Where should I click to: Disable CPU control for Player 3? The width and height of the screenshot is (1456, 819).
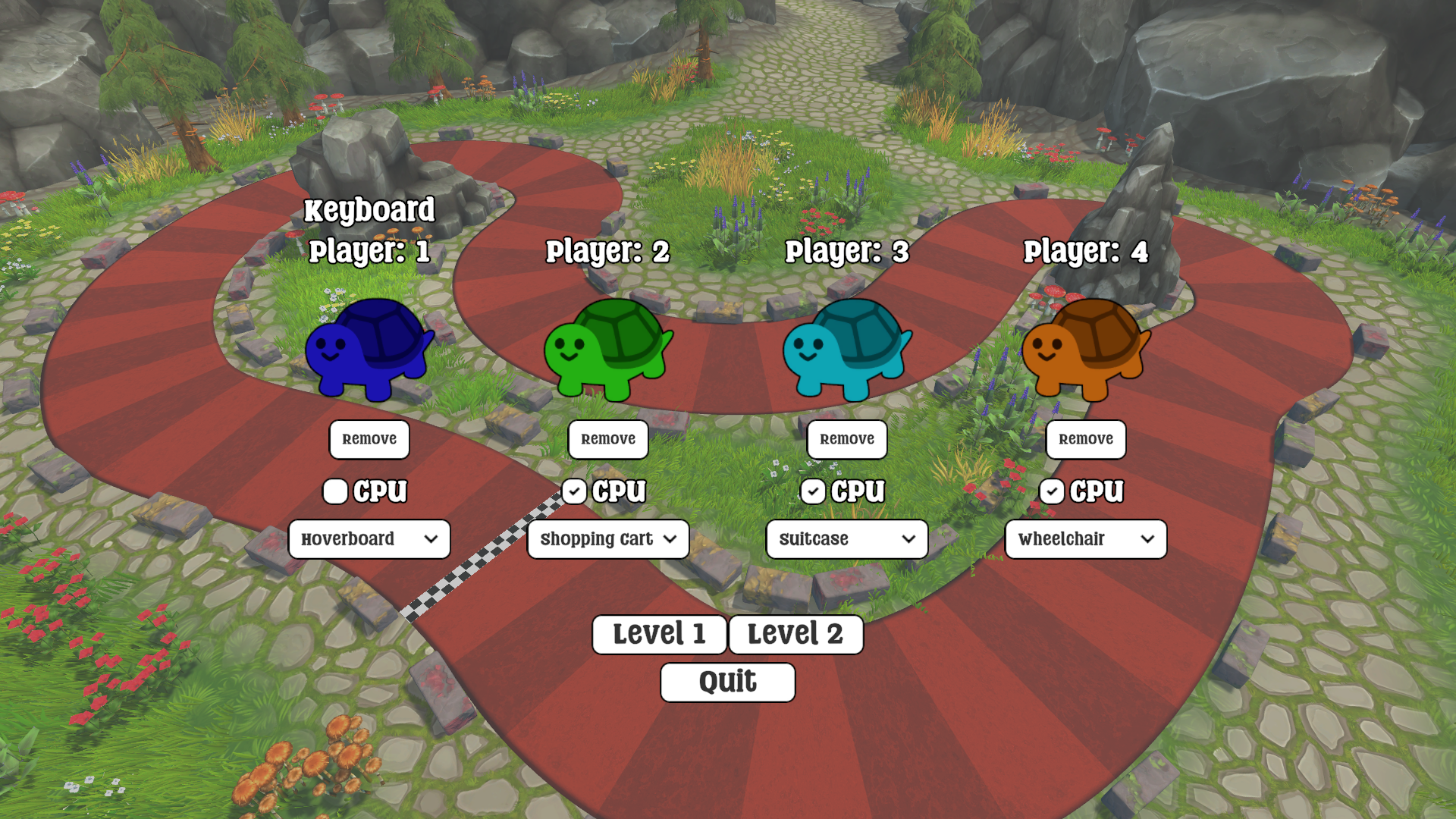tap(813, 491)
